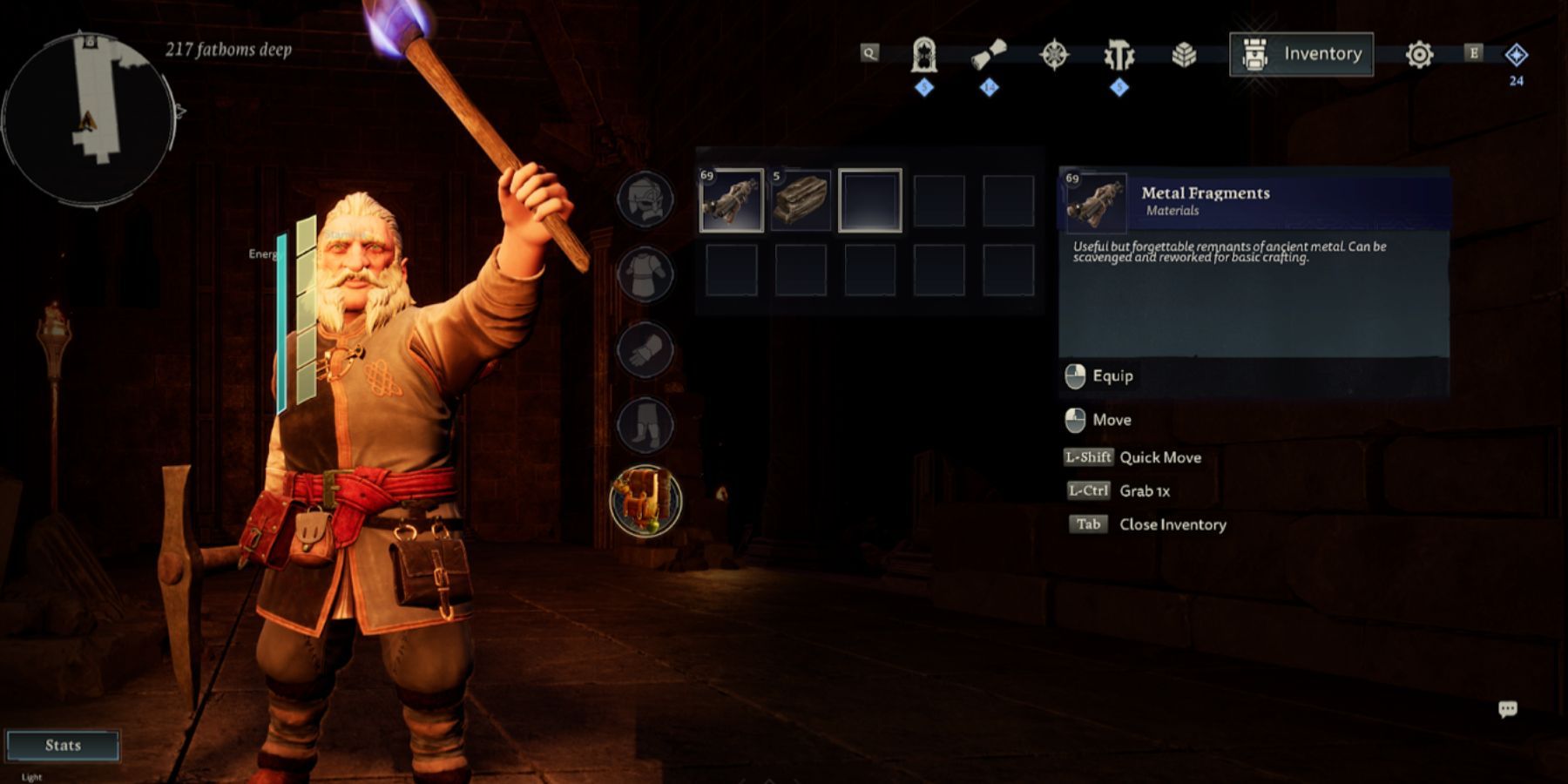The height and width of the screenshot is (784, 1568).
Task: Click the compass icon in the top bar
Action: (1054, 53)
